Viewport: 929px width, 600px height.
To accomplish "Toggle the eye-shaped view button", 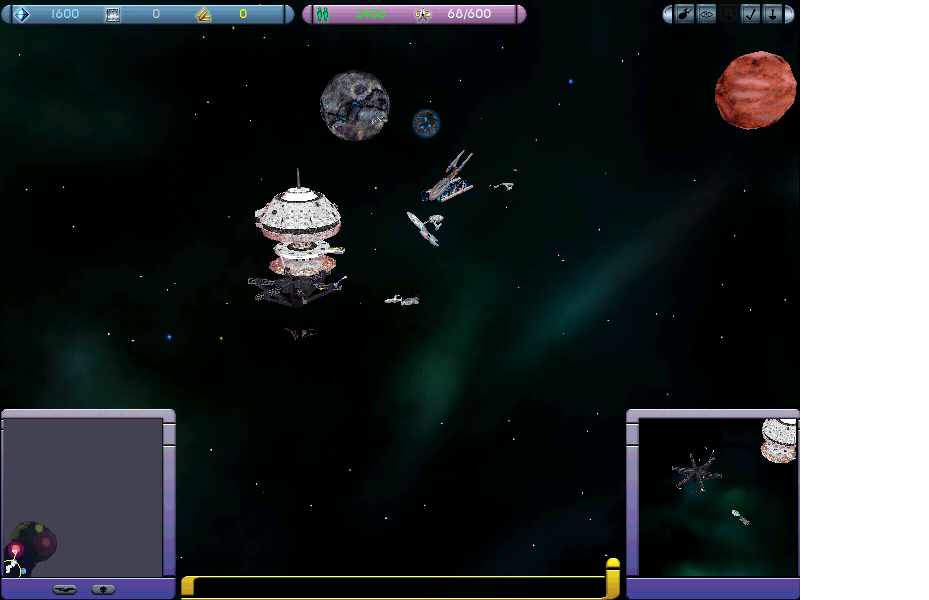I will 706,14.
